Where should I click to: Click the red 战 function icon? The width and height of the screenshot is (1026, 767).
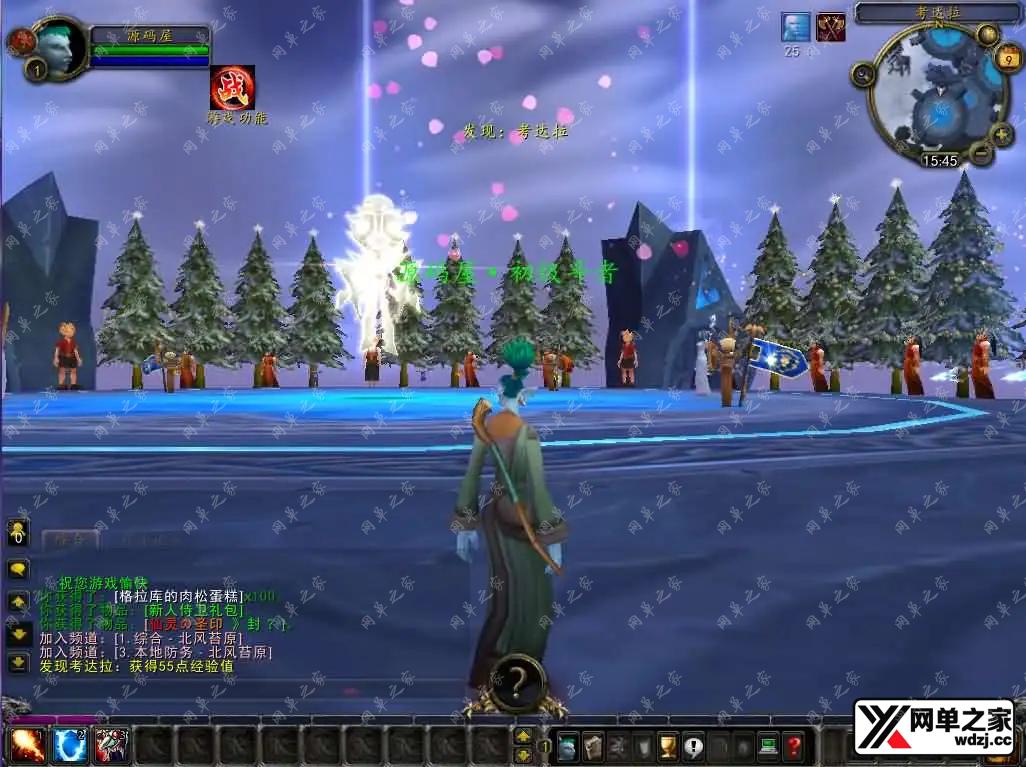232,88
